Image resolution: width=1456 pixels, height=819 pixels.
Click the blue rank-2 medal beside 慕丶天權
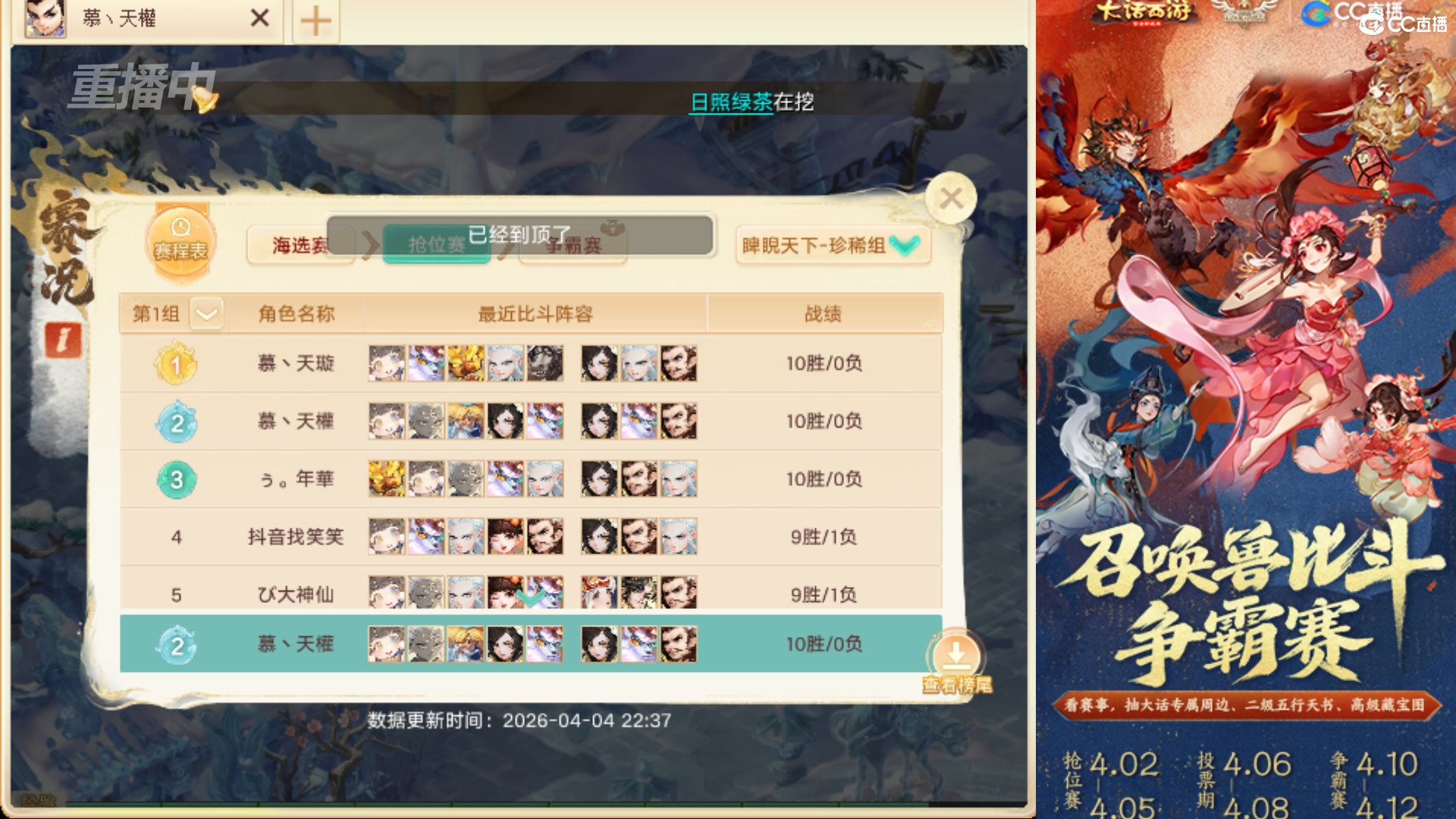pyautogui.click(x=177, y=421)
